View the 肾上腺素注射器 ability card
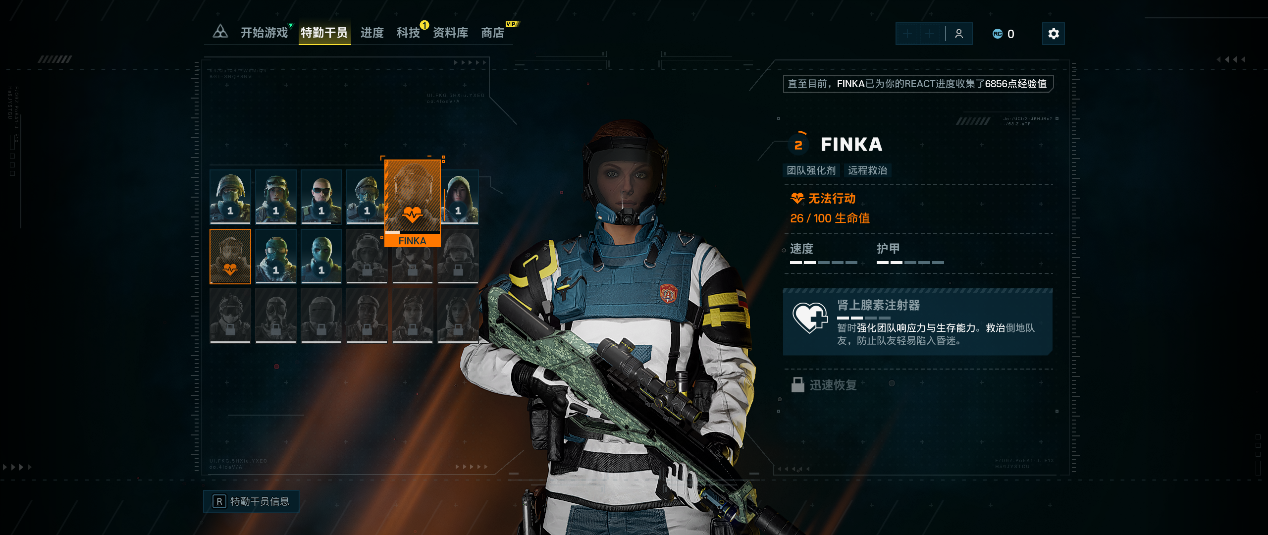The height and width of the screenshot is (535, 1268). [x=917, y=322]
